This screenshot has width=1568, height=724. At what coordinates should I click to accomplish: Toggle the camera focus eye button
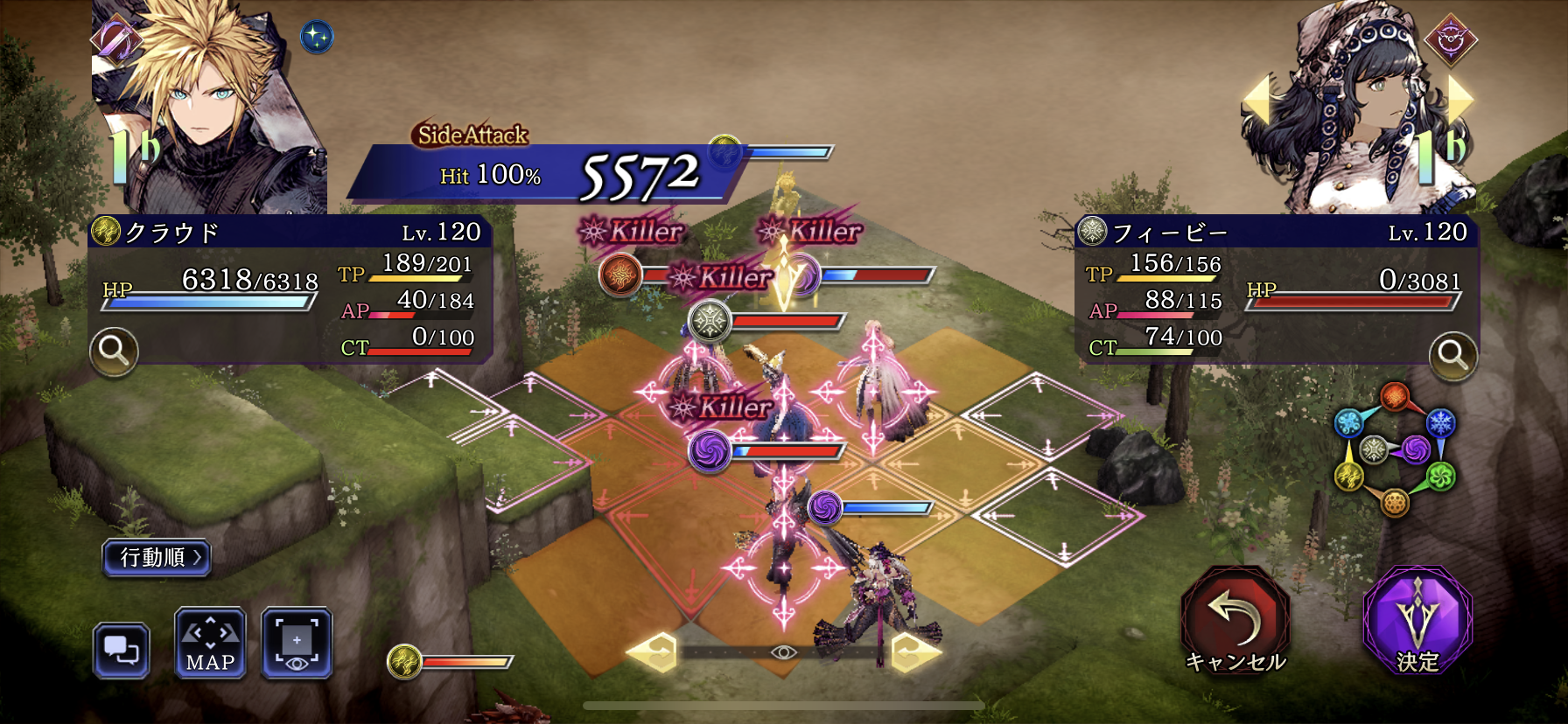[x=297, y=644]
